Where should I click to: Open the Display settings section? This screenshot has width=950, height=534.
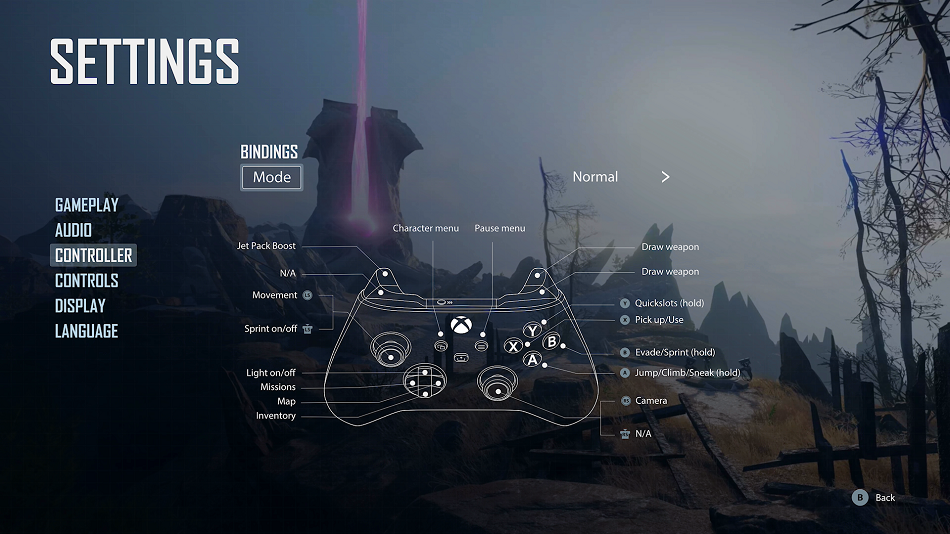(80, 305)
